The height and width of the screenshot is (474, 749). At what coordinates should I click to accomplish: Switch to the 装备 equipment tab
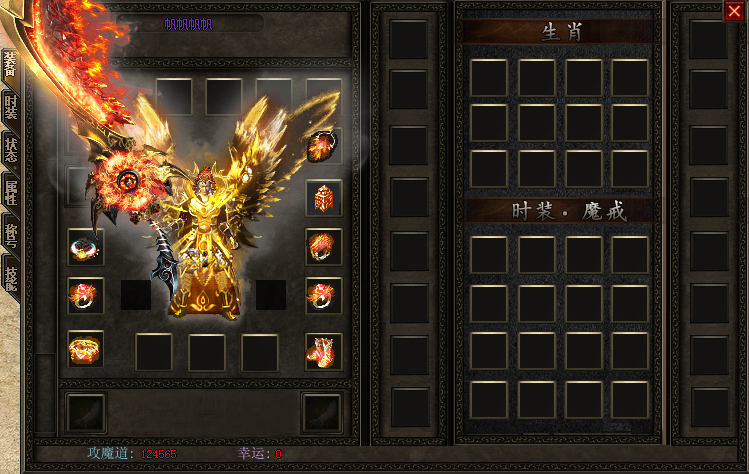[10, 65]
